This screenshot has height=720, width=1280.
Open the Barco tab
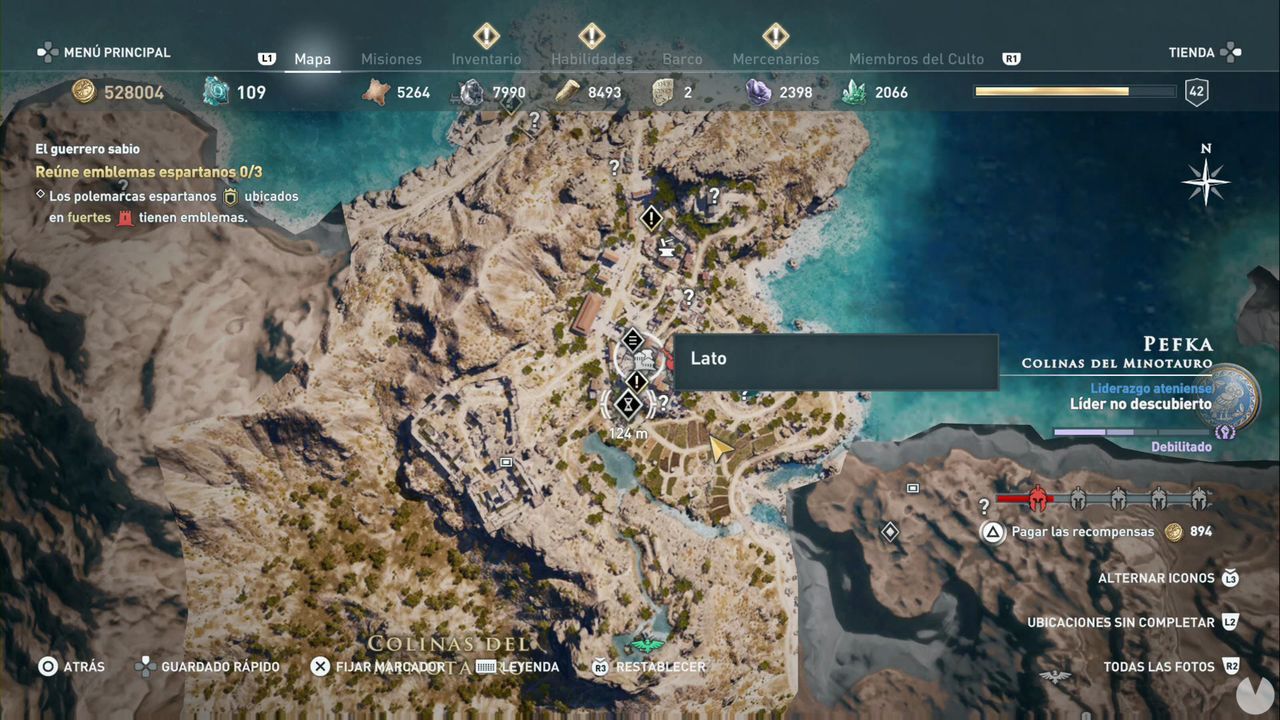[x=682, y=58]
